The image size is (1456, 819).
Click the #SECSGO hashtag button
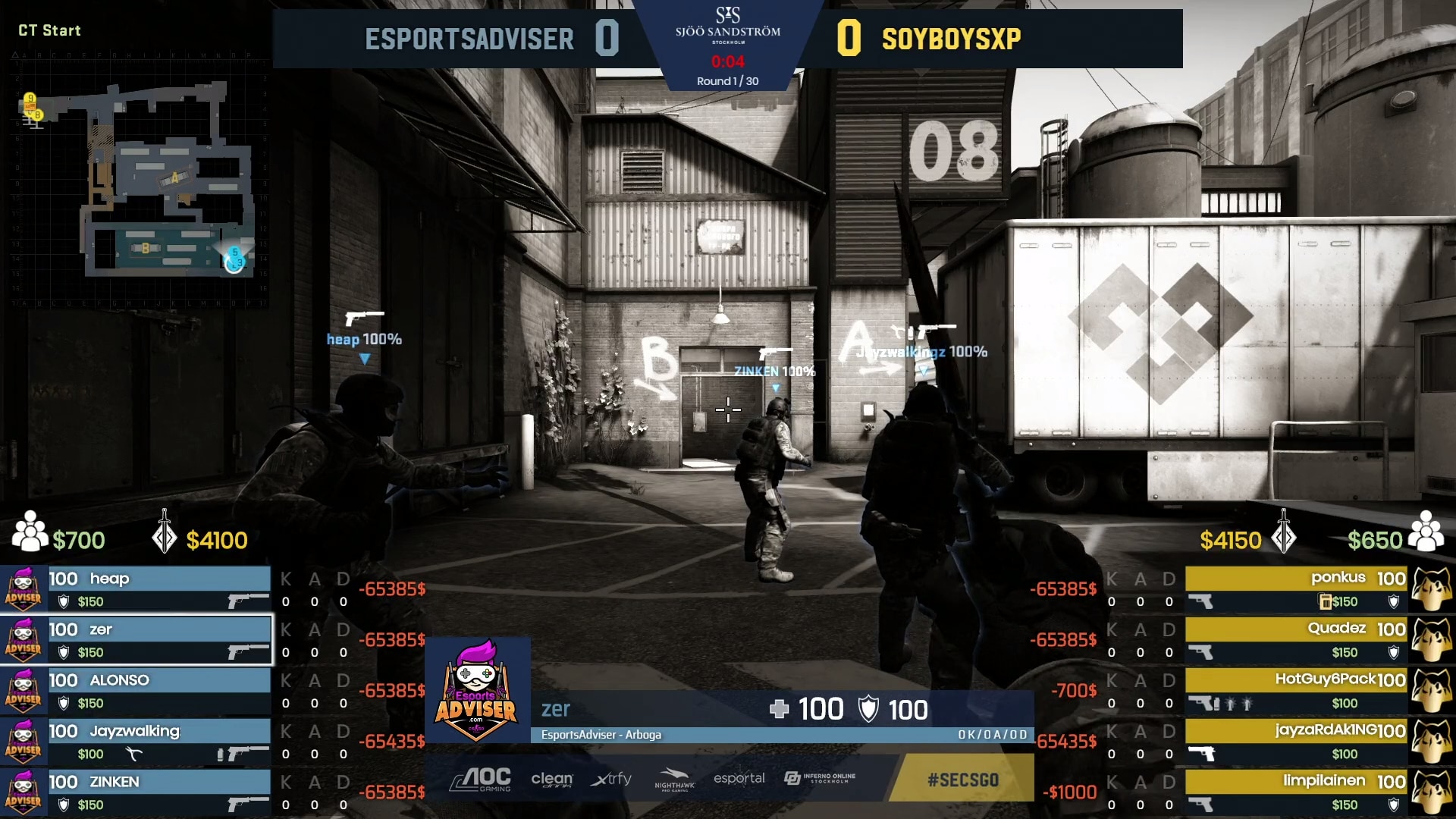click(962, 780)
